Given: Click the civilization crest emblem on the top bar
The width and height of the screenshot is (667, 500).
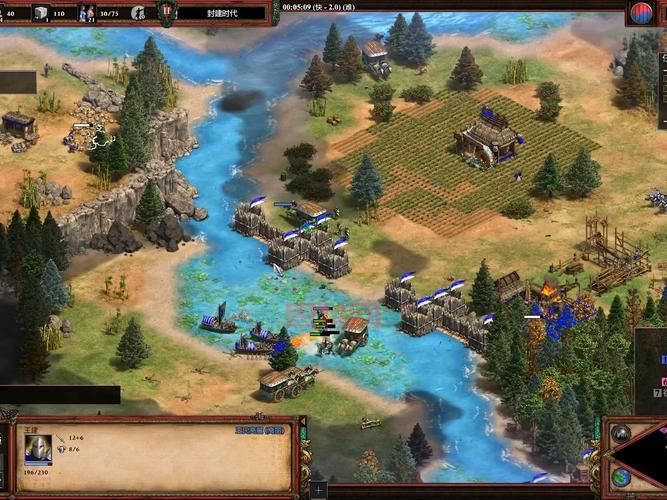Looking at the screenshot, I should click(165, 13).
